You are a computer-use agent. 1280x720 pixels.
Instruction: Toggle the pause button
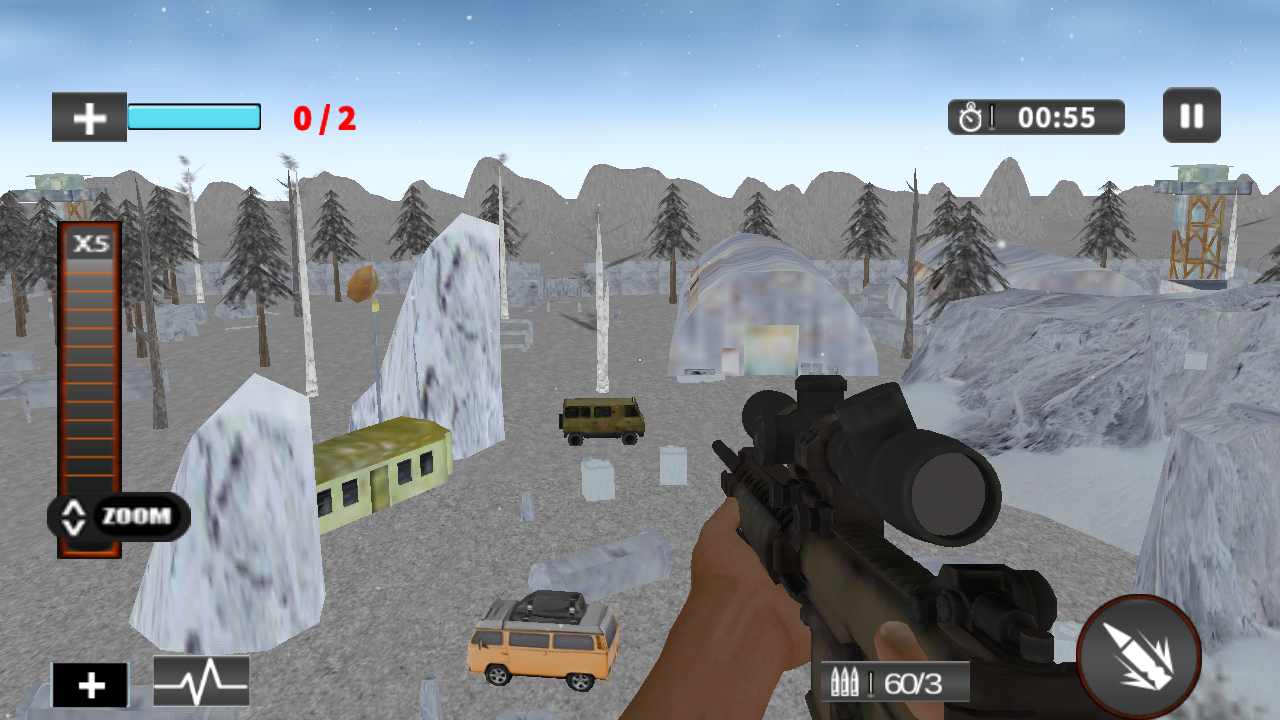pyautogui.click(x=1191, y=115)
